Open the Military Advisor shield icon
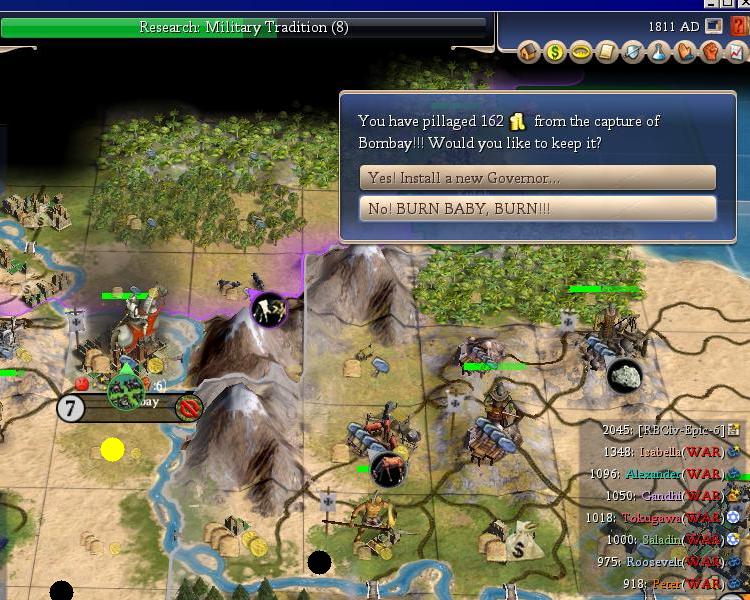Image resolution: width=750 pixels, height=600 pixels. point(634,52)
